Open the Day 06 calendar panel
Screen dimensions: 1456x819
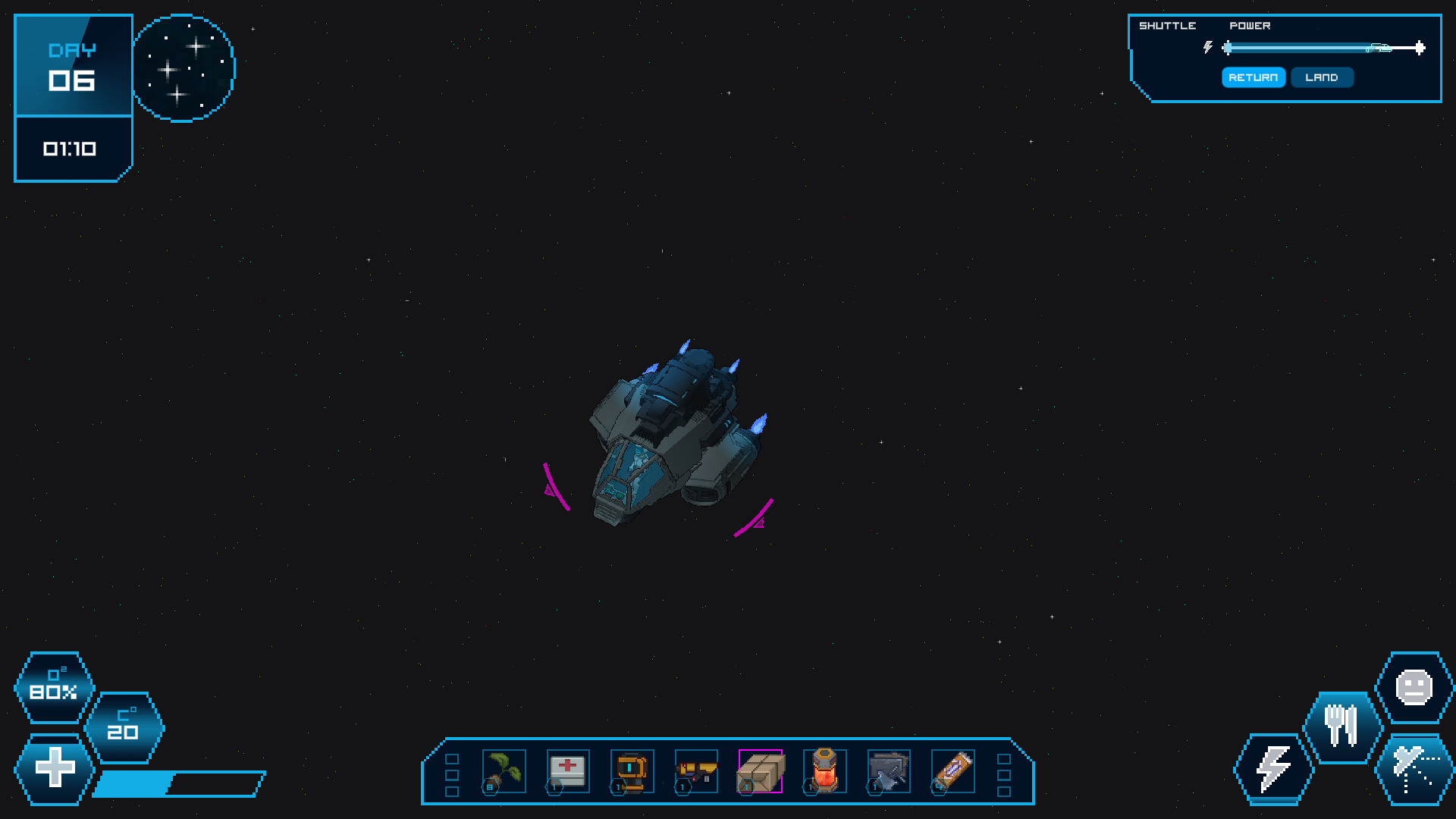click(x=73, y=66)
